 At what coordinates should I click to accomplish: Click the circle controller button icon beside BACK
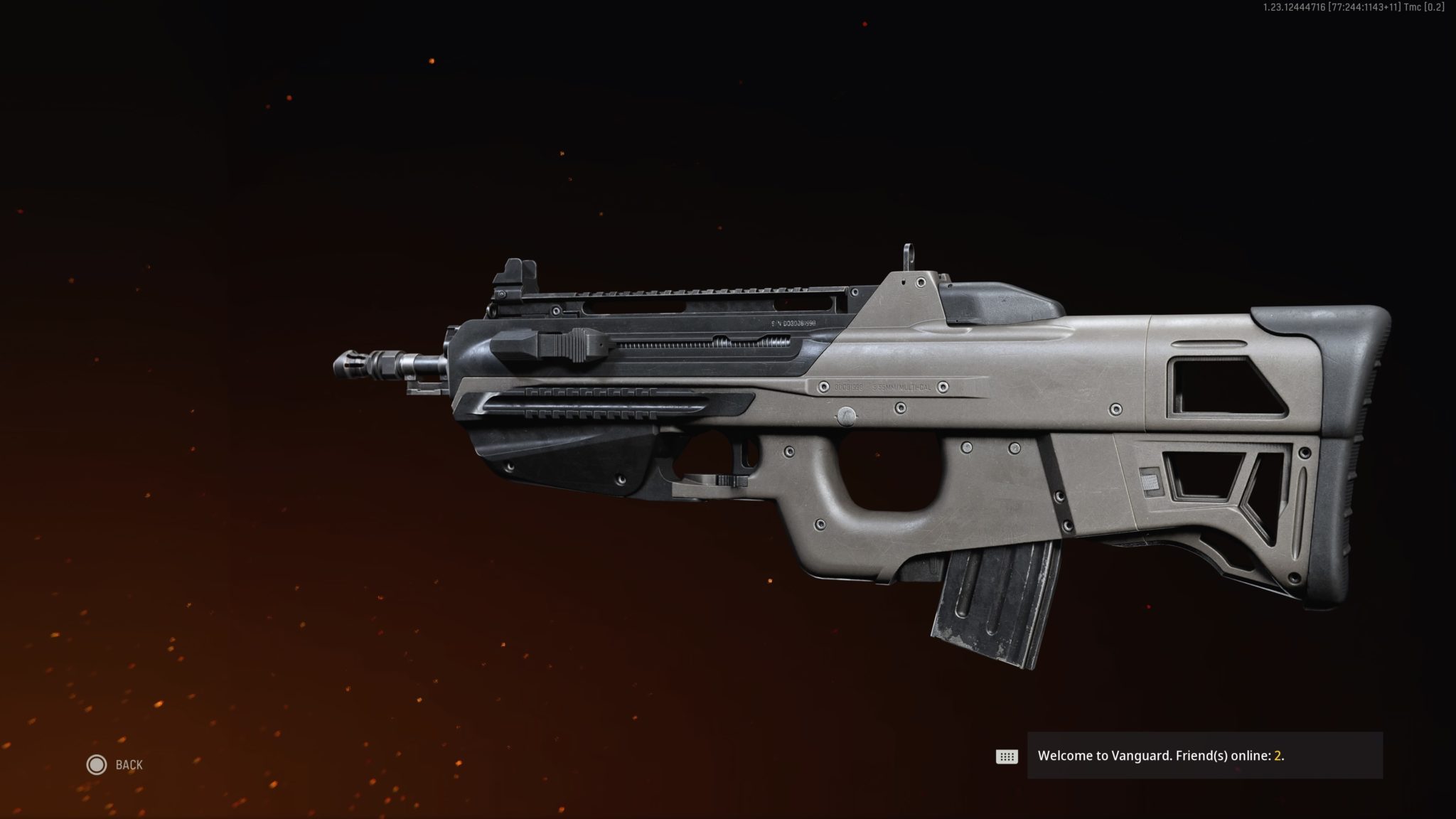tap(95, 765)
